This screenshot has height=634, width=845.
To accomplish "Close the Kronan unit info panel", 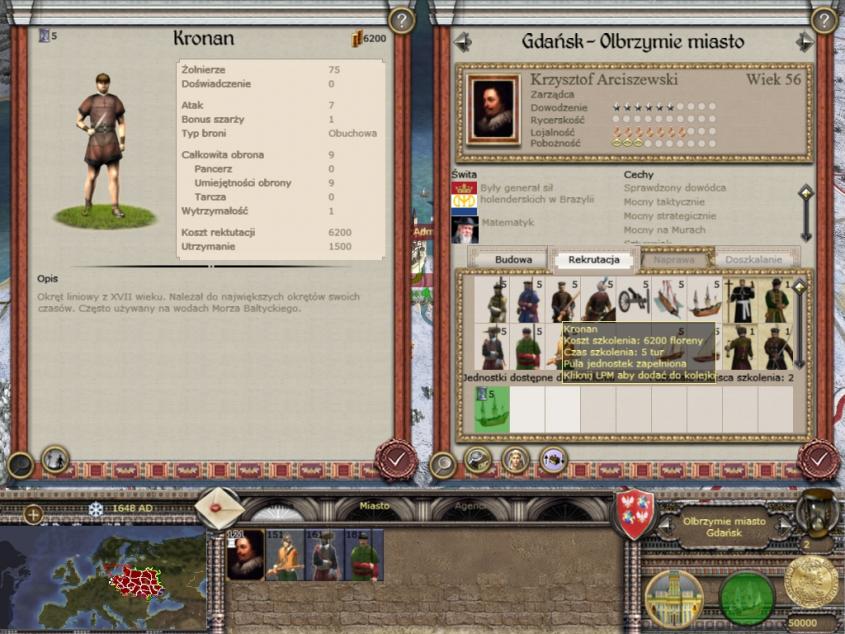I will [x=395, y=459].
